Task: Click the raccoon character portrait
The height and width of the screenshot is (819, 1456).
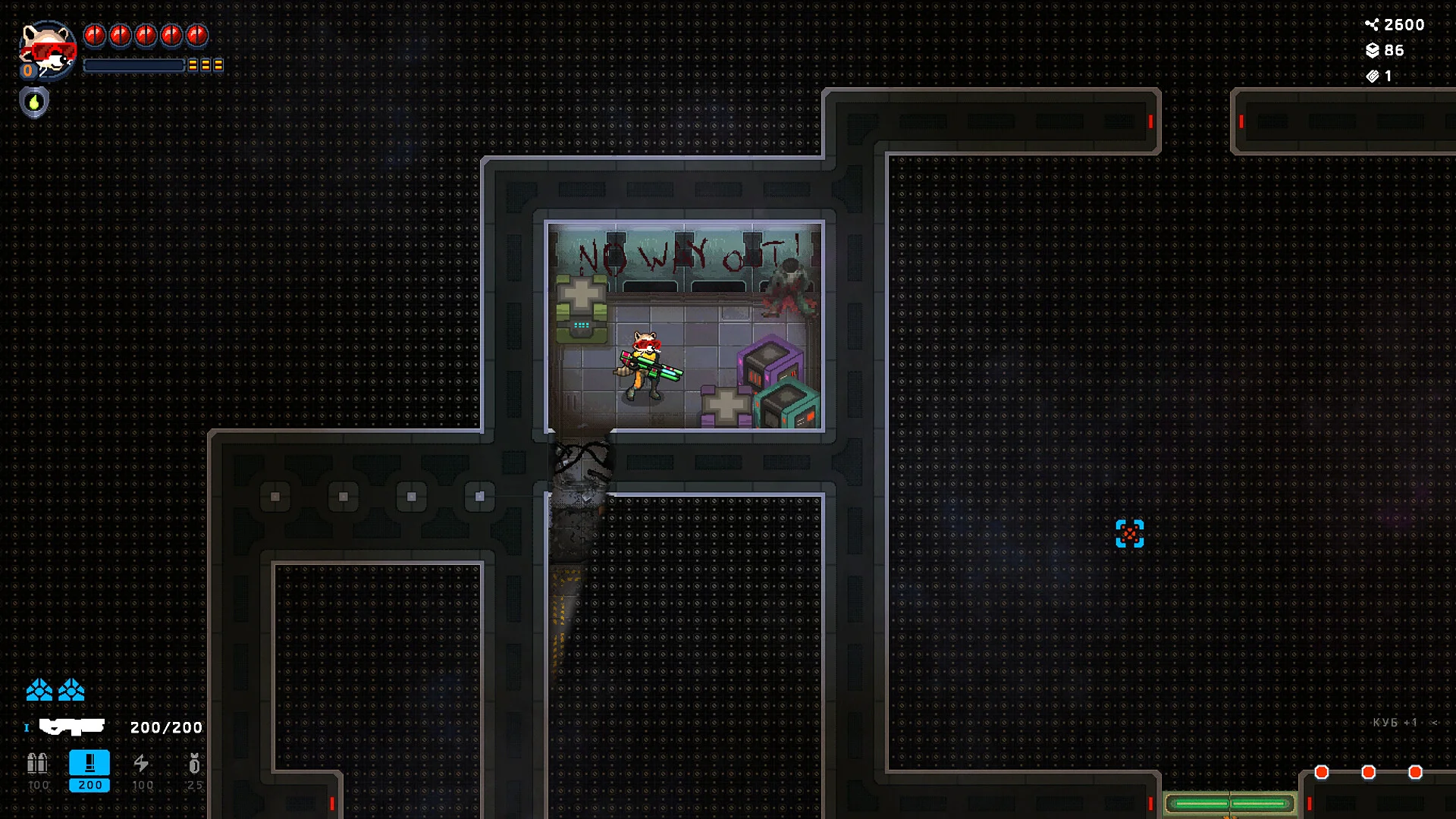Action: (x=47, y=49)
